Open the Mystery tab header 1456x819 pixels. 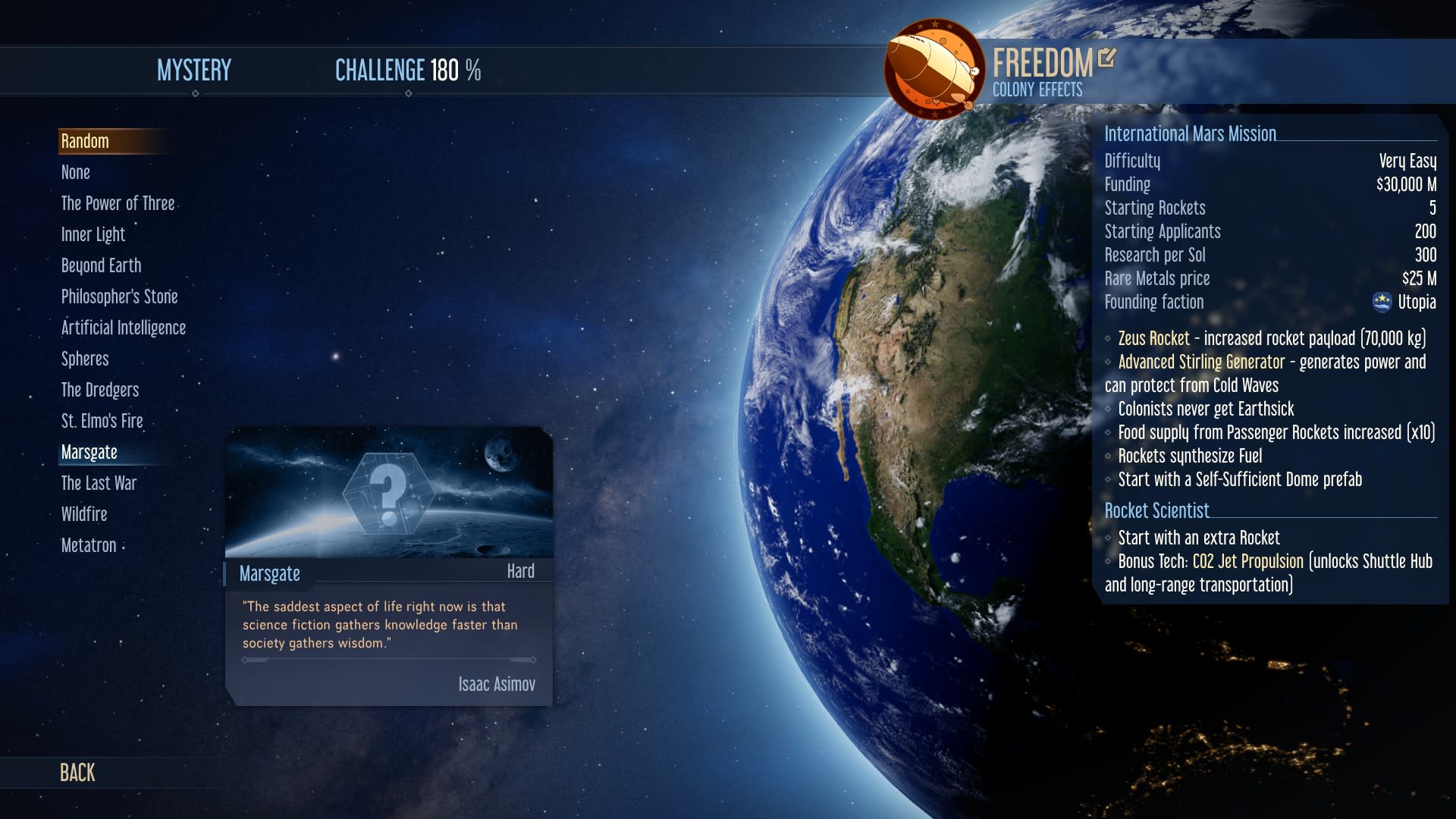pyautogui.click(x=194, y=71)
